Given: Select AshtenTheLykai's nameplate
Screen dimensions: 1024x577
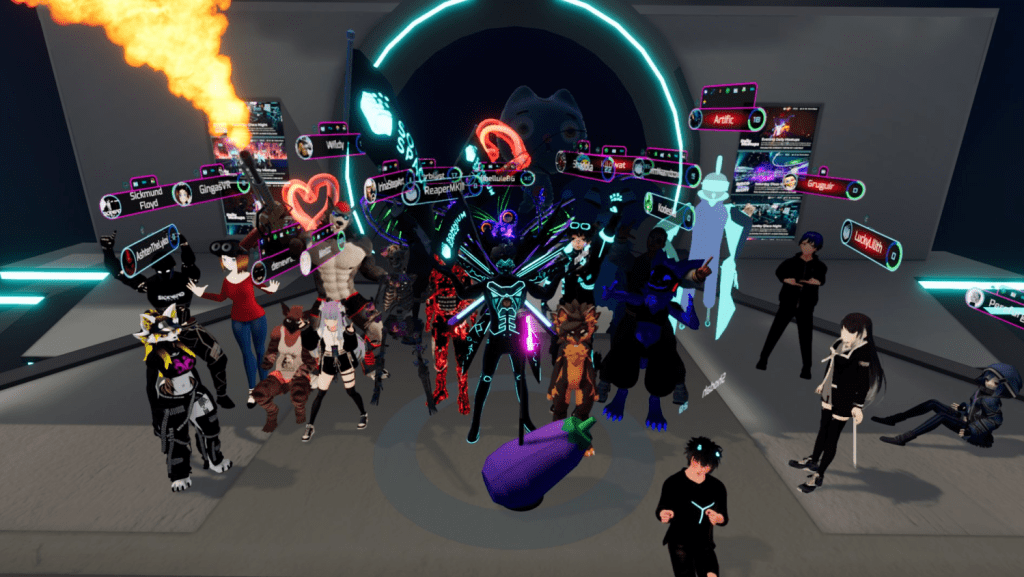Looking at the screenshot, I should [150, 252].
